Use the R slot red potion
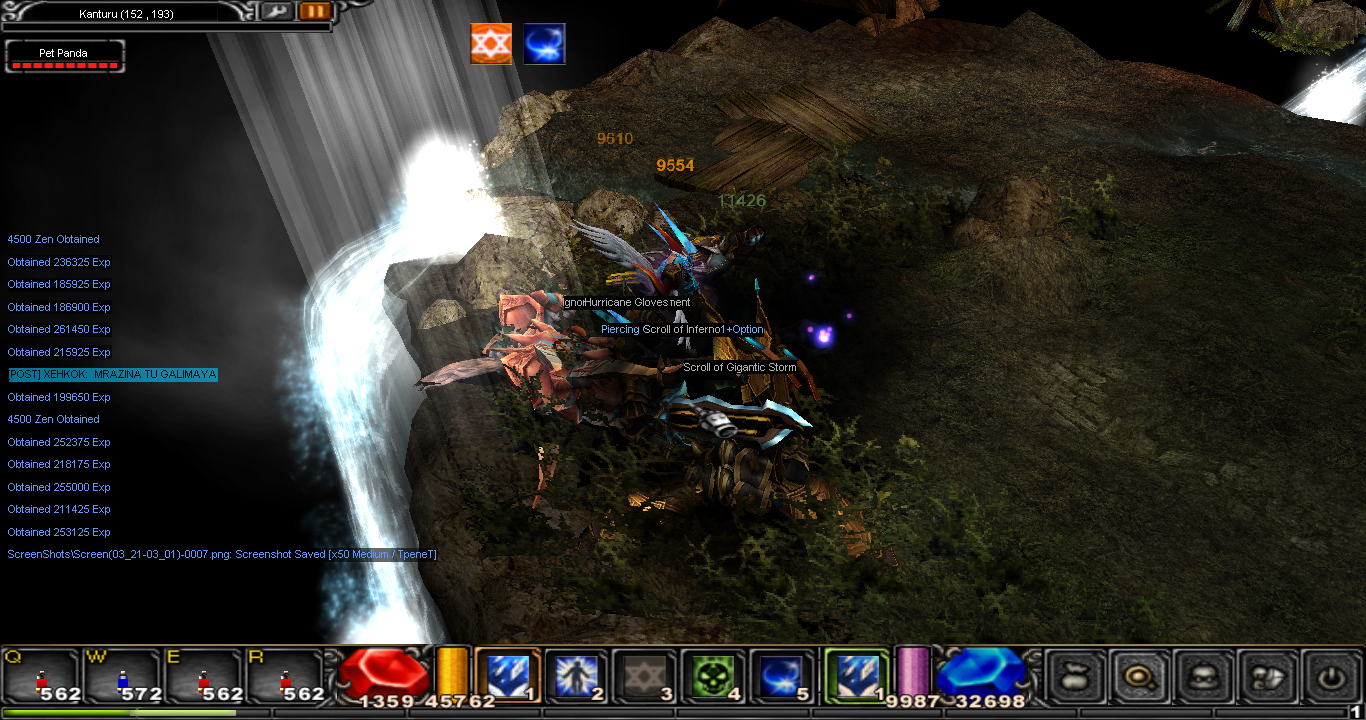 pos(286,677)
